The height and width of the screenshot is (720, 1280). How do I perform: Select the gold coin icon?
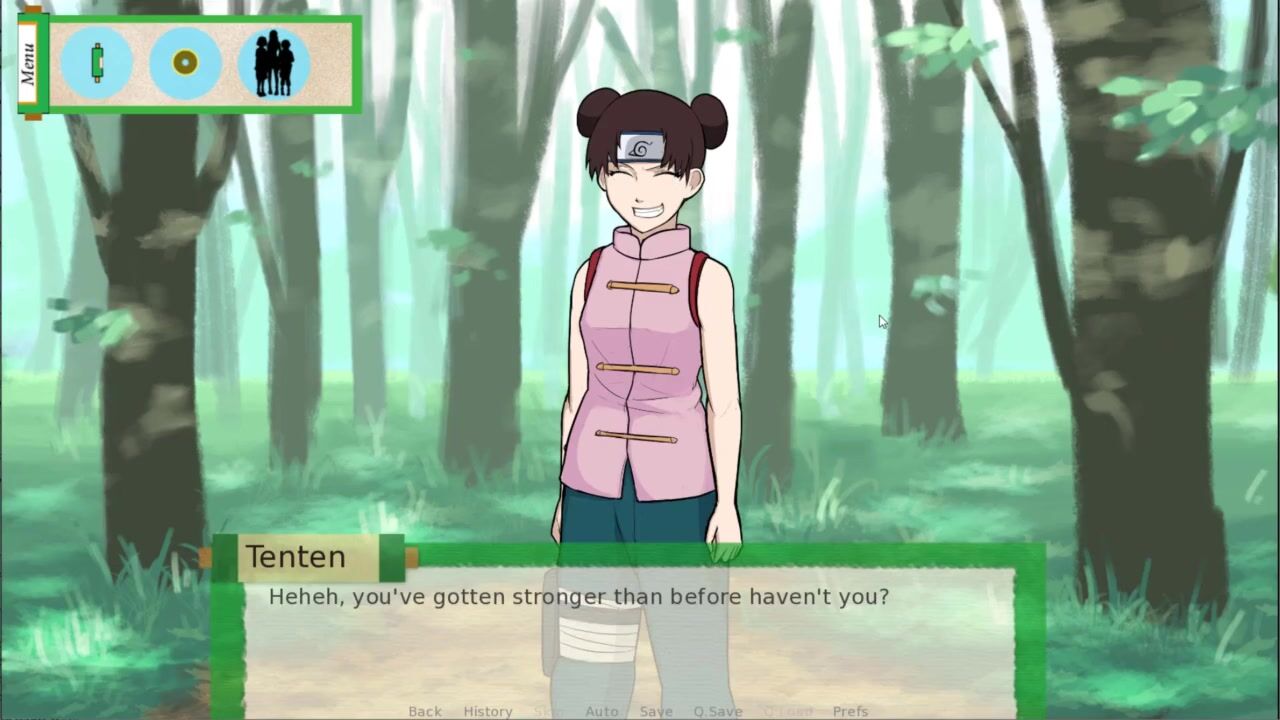[185, 63]
